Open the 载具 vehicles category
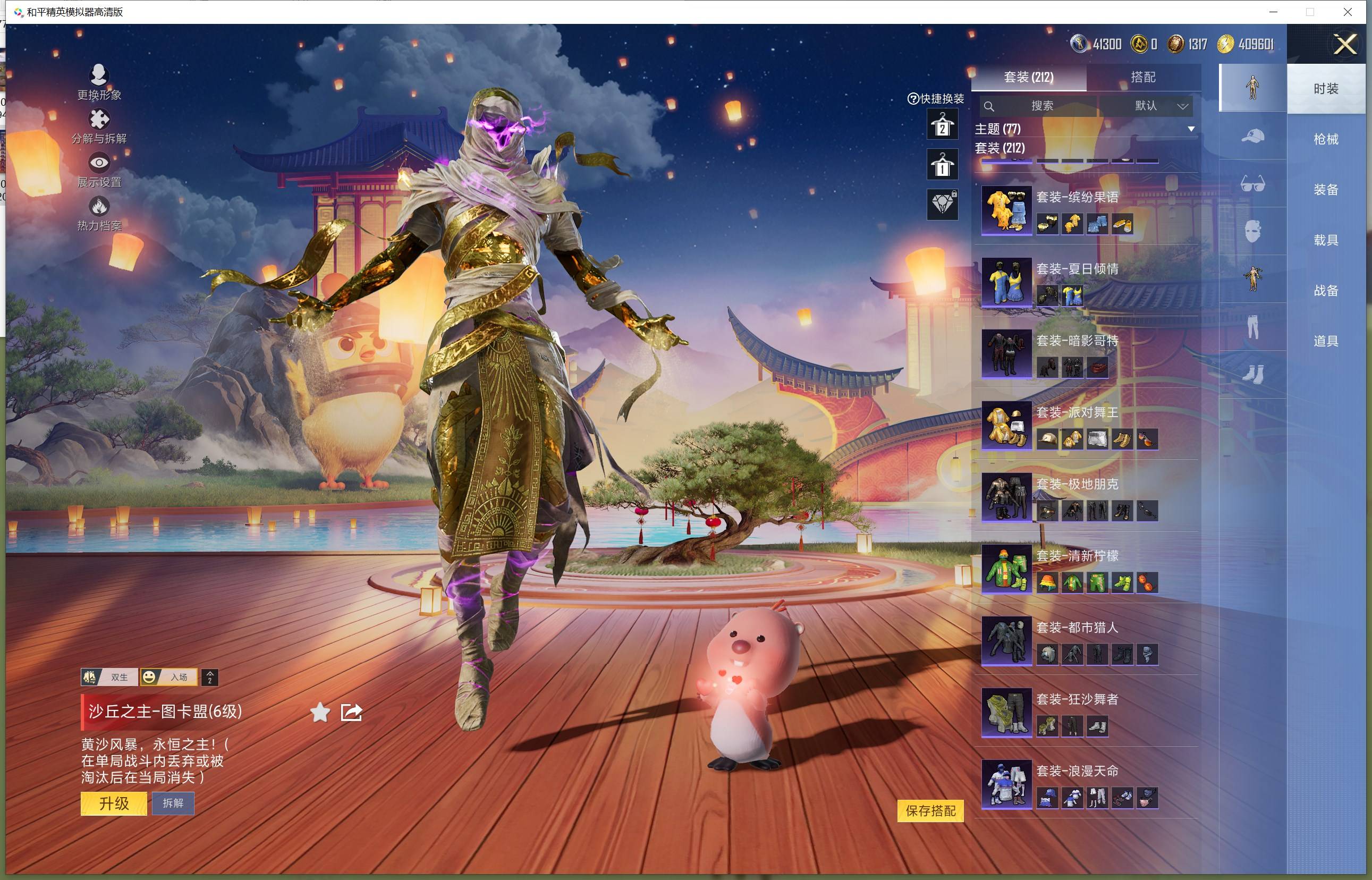The image size is (1372, 880). coord(1326,240)
